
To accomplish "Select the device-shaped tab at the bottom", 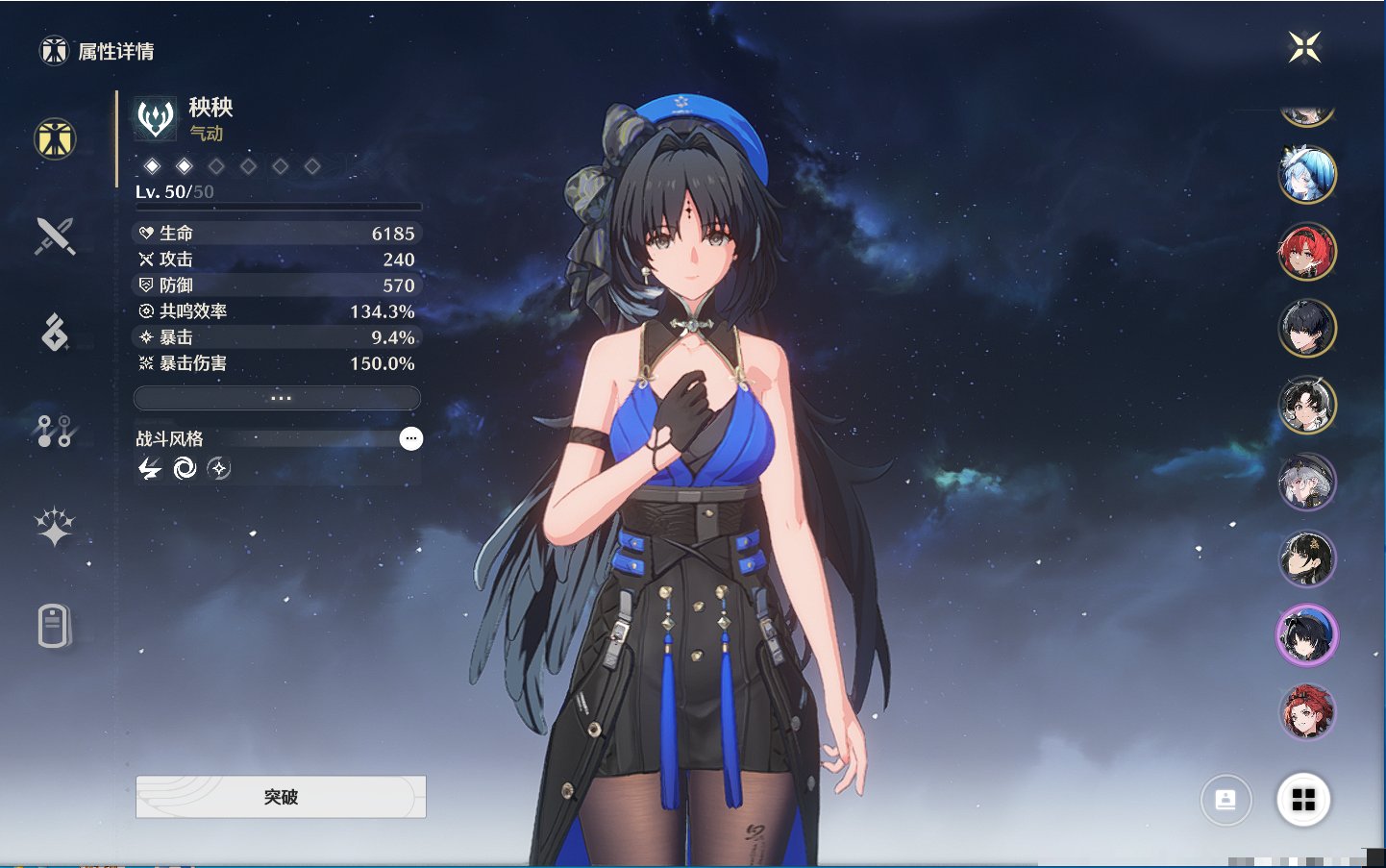I will tap(55, 626).
